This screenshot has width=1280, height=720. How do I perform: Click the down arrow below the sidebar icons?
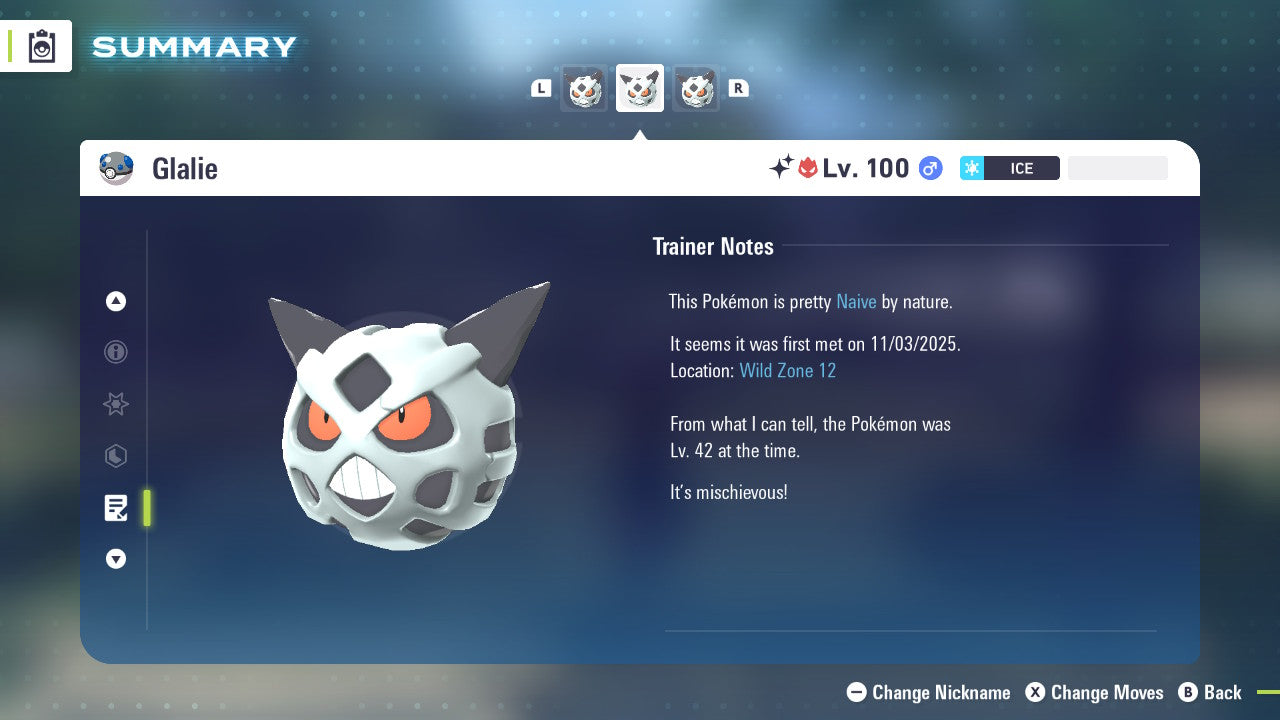click(115, 559)
